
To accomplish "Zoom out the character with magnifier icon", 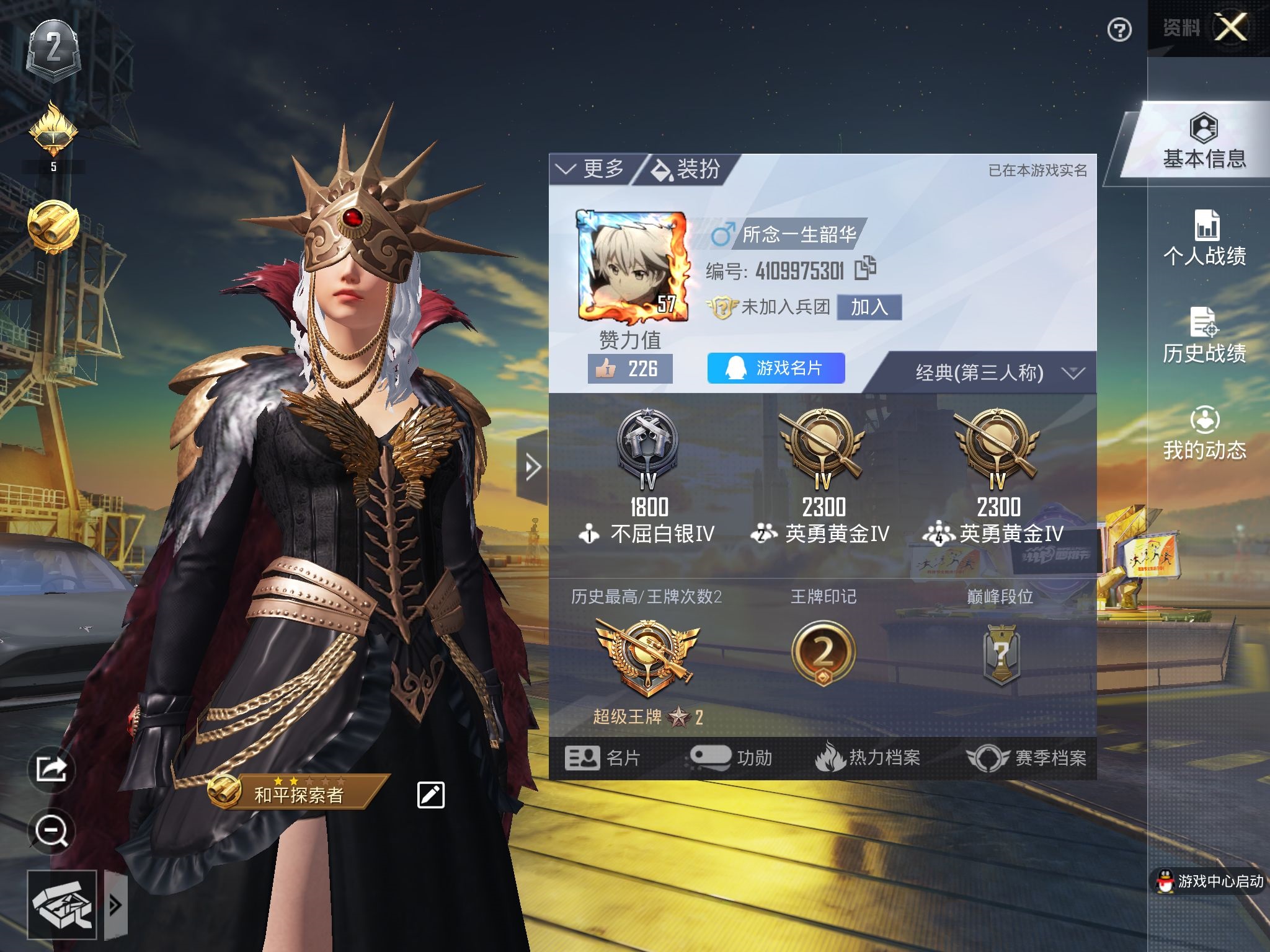I will tap(51, 831).
